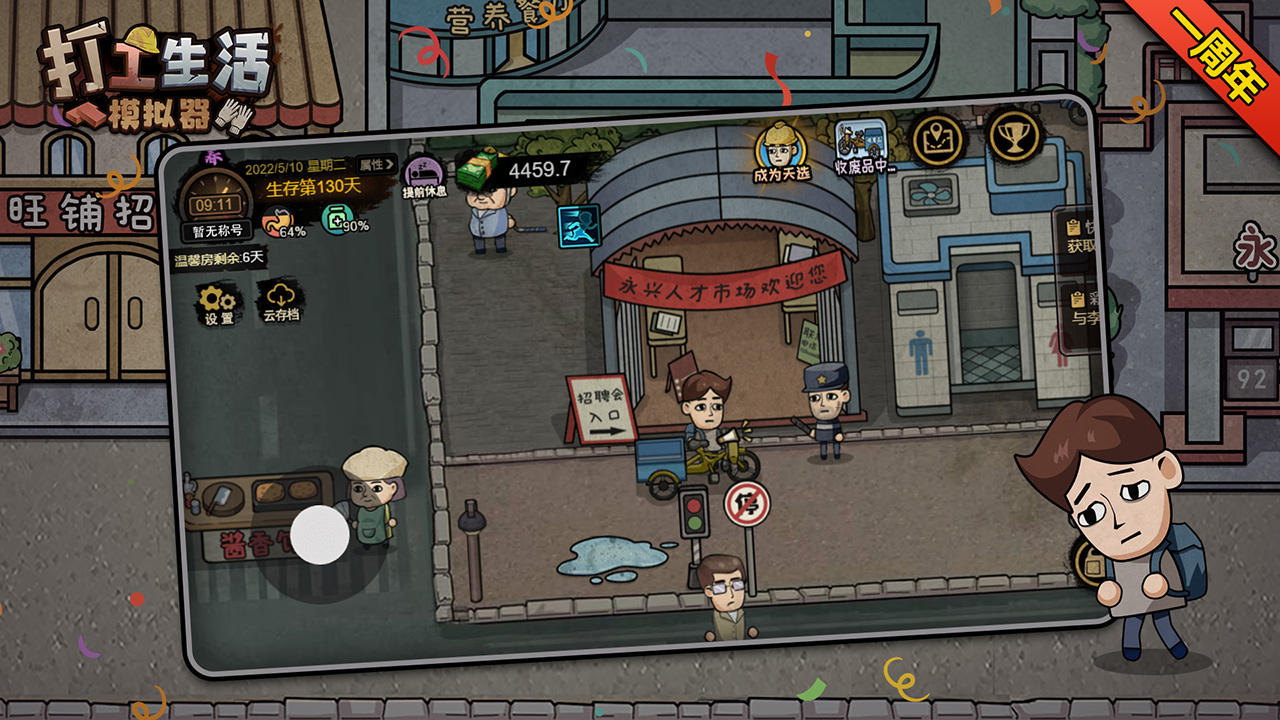The width and height of the screenshot is (1280, 720).
Task: Open the upper clipboard task entry
Action: pos(1079,236)
